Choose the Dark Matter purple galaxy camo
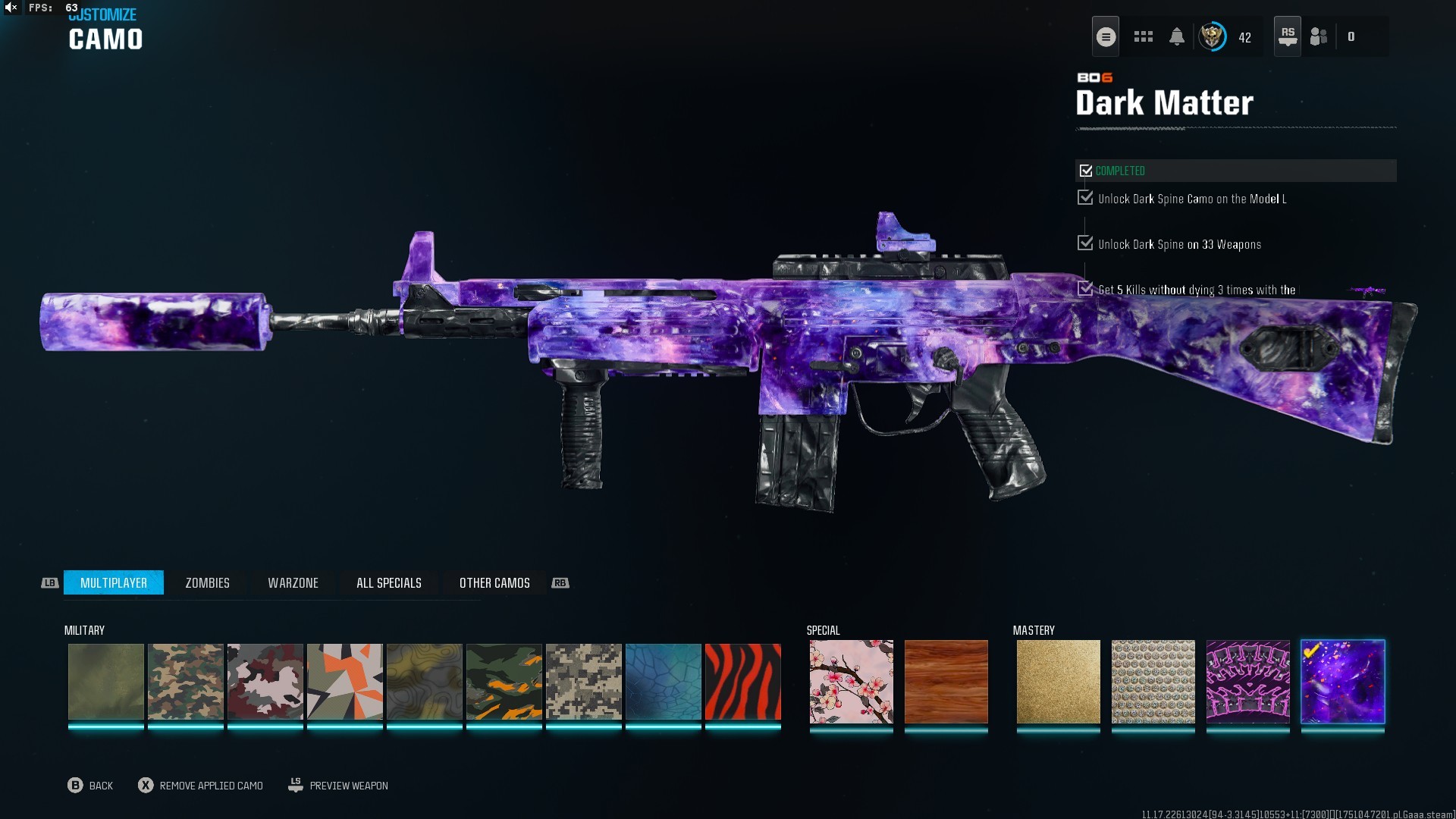Screen dimensions: 1456x819 (1342, 681)
